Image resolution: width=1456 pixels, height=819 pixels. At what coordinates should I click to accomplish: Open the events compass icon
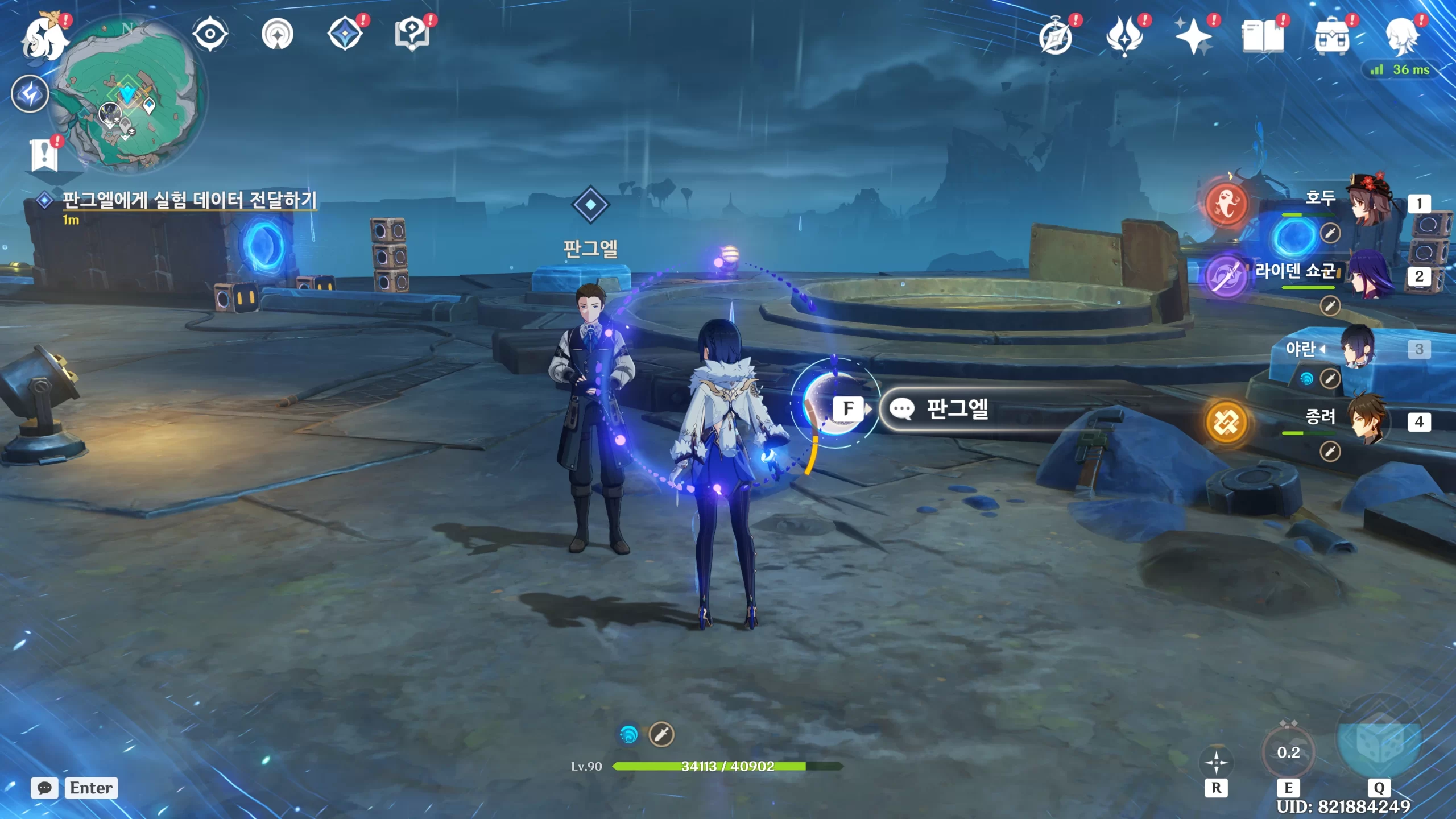click(1056, 38)
